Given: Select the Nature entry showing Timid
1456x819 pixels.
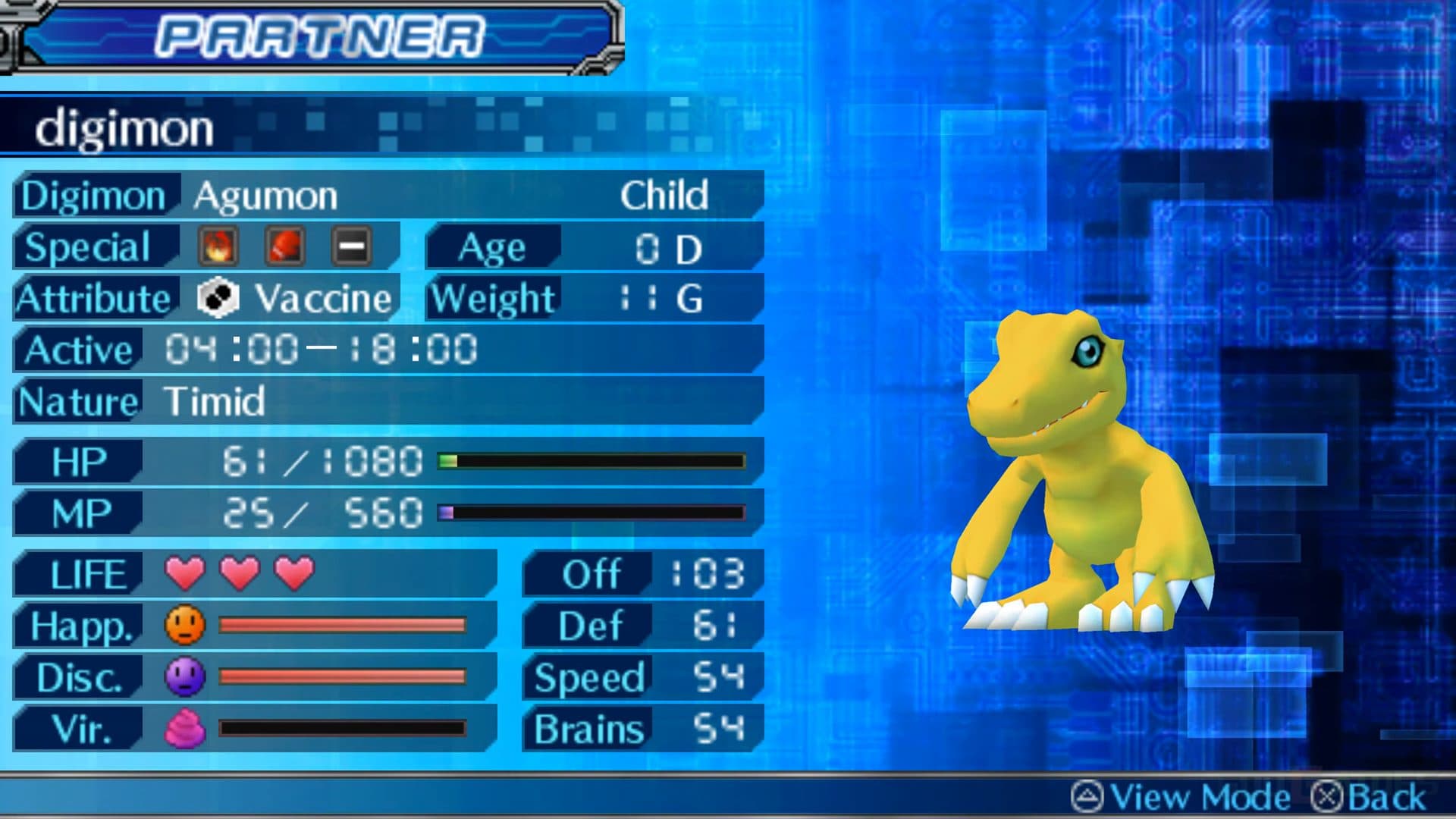Looking at the screenshot, I should click(x=212, y=402).
